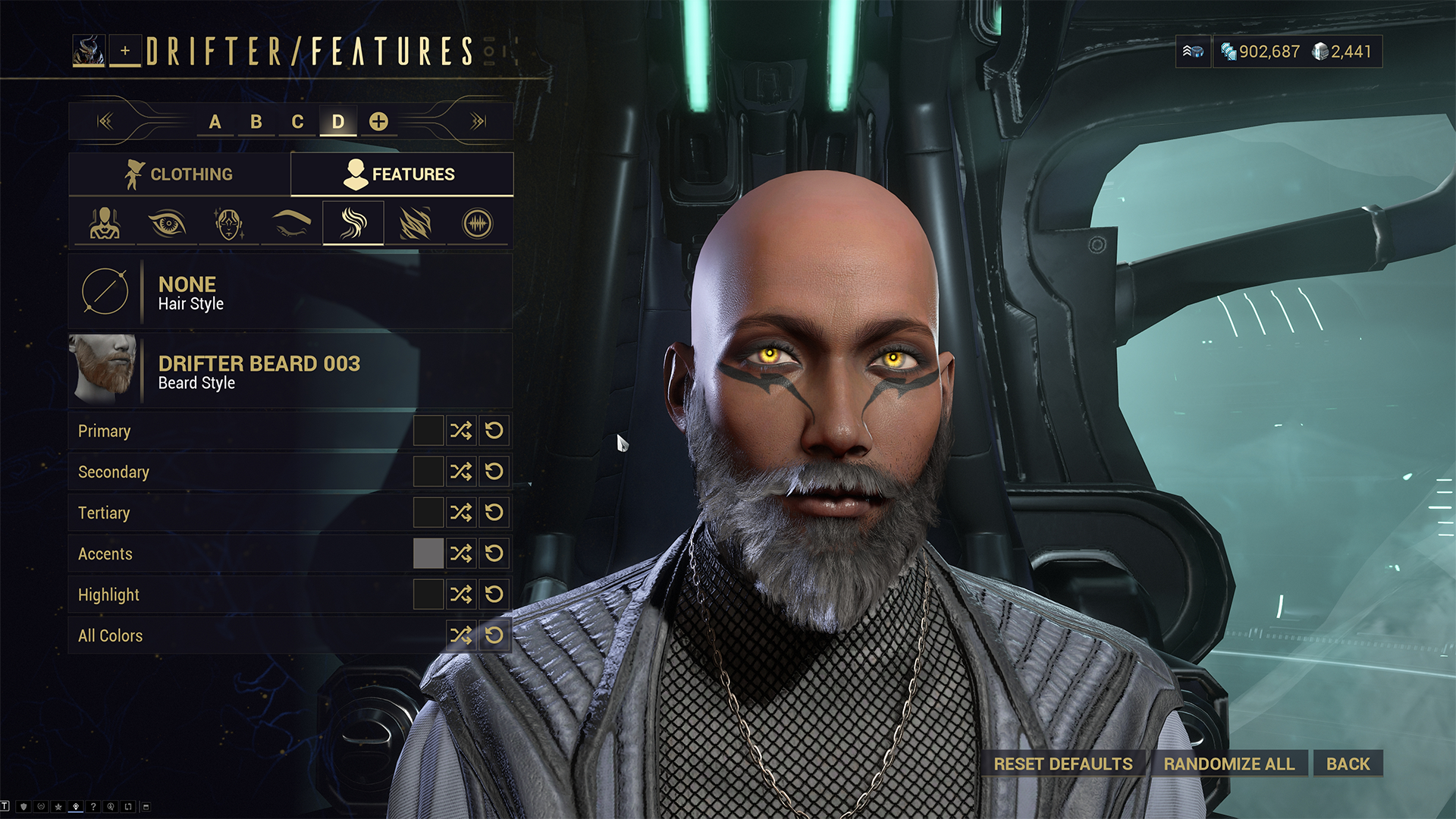1456x819 pixels.
Task: Open the eye features category
Action: tap(167, 224)
